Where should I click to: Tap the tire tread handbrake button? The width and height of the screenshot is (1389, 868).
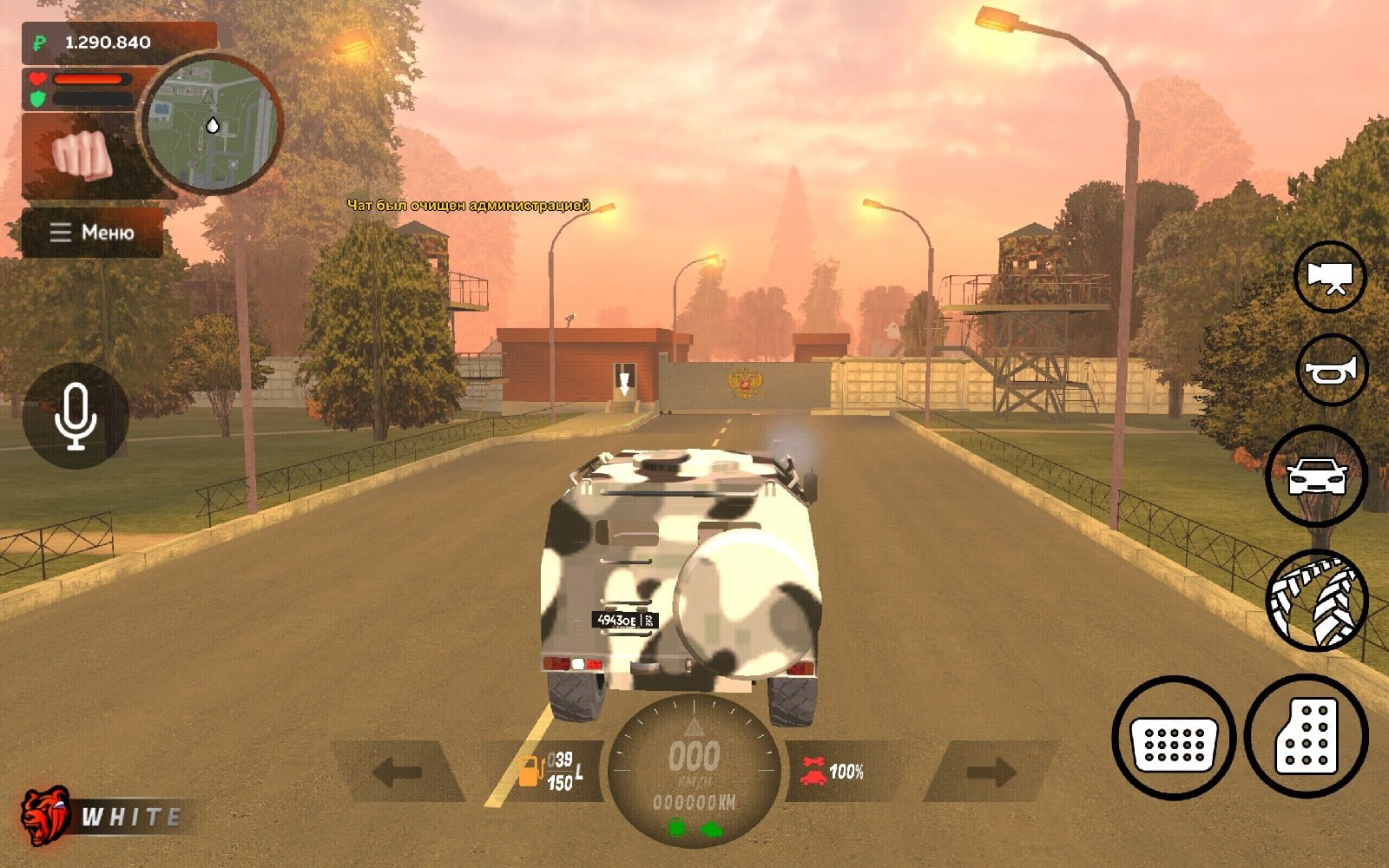(x=1317, y=601)
